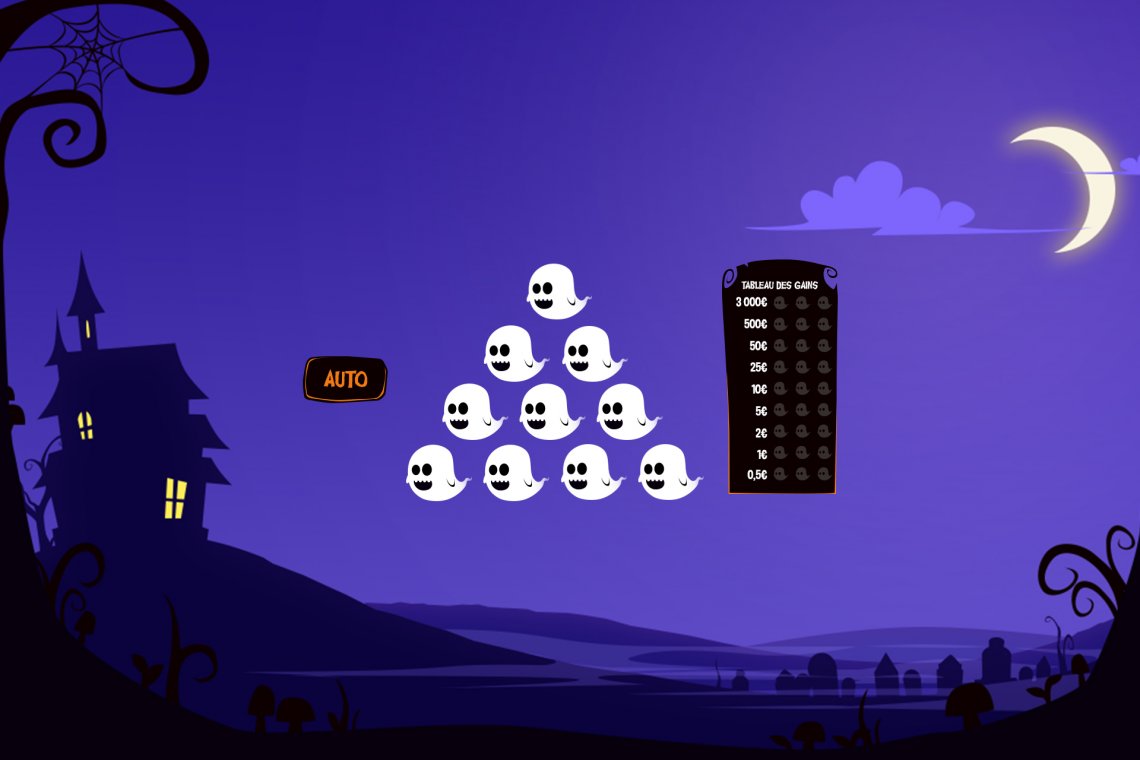Choose the rightmost ghost in the bottom row

pyautogui.click(x=667, y=472)
